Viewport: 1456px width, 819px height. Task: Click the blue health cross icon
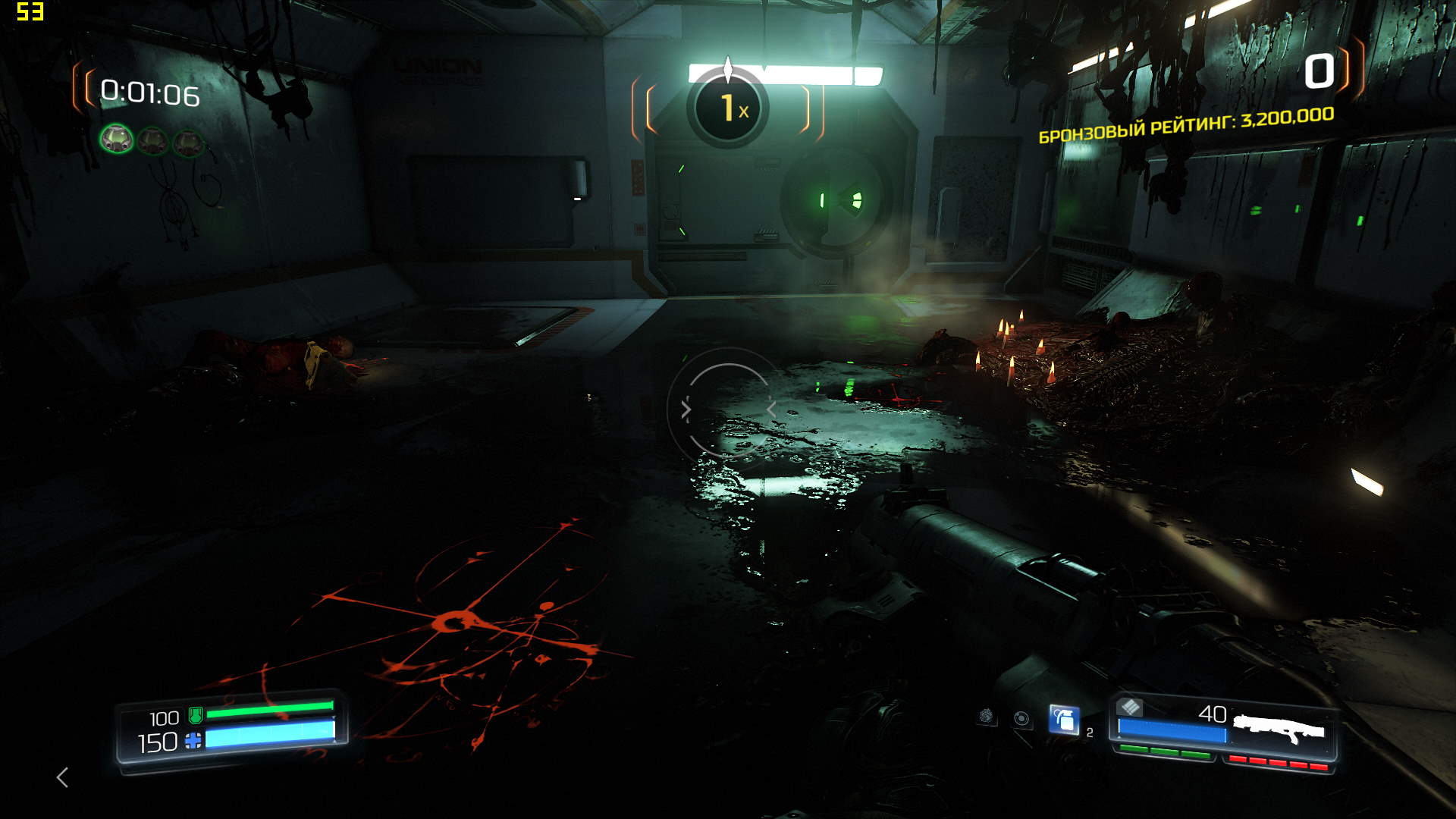point(193,741)
